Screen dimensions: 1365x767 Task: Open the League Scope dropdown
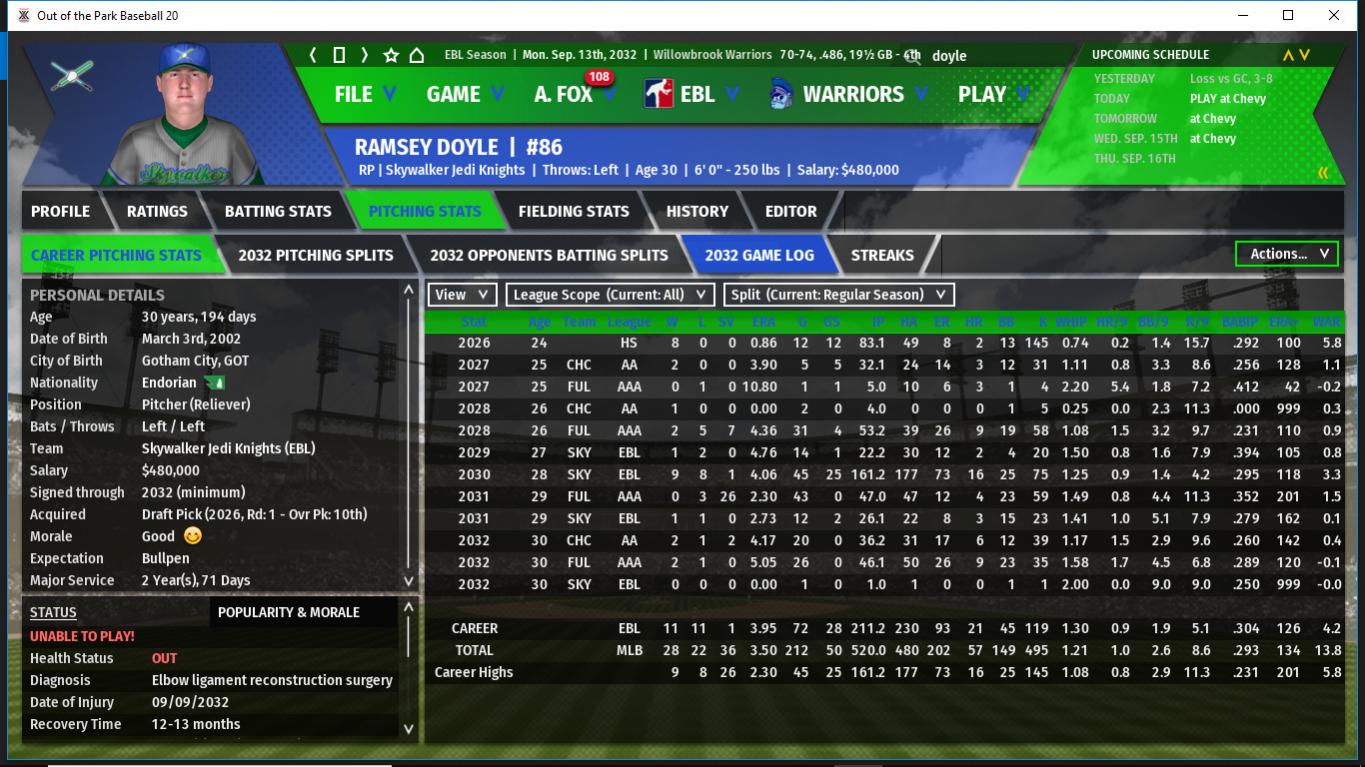pos(610,295)
